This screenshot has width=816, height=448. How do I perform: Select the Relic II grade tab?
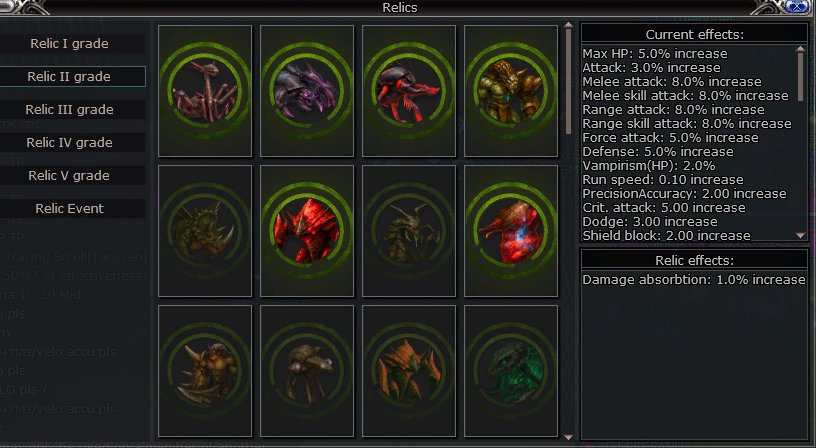(69, 77)
